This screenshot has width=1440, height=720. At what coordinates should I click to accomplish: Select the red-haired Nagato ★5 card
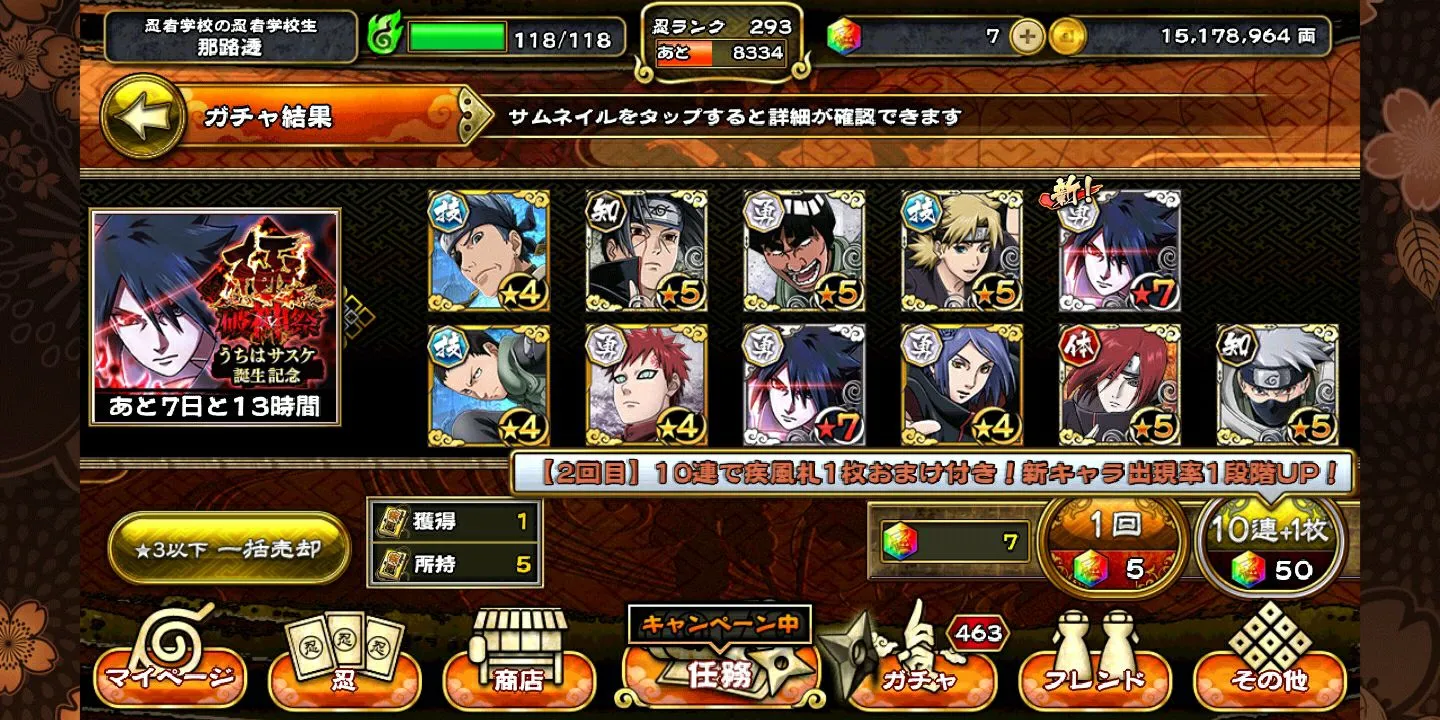tap(1120, 385)
